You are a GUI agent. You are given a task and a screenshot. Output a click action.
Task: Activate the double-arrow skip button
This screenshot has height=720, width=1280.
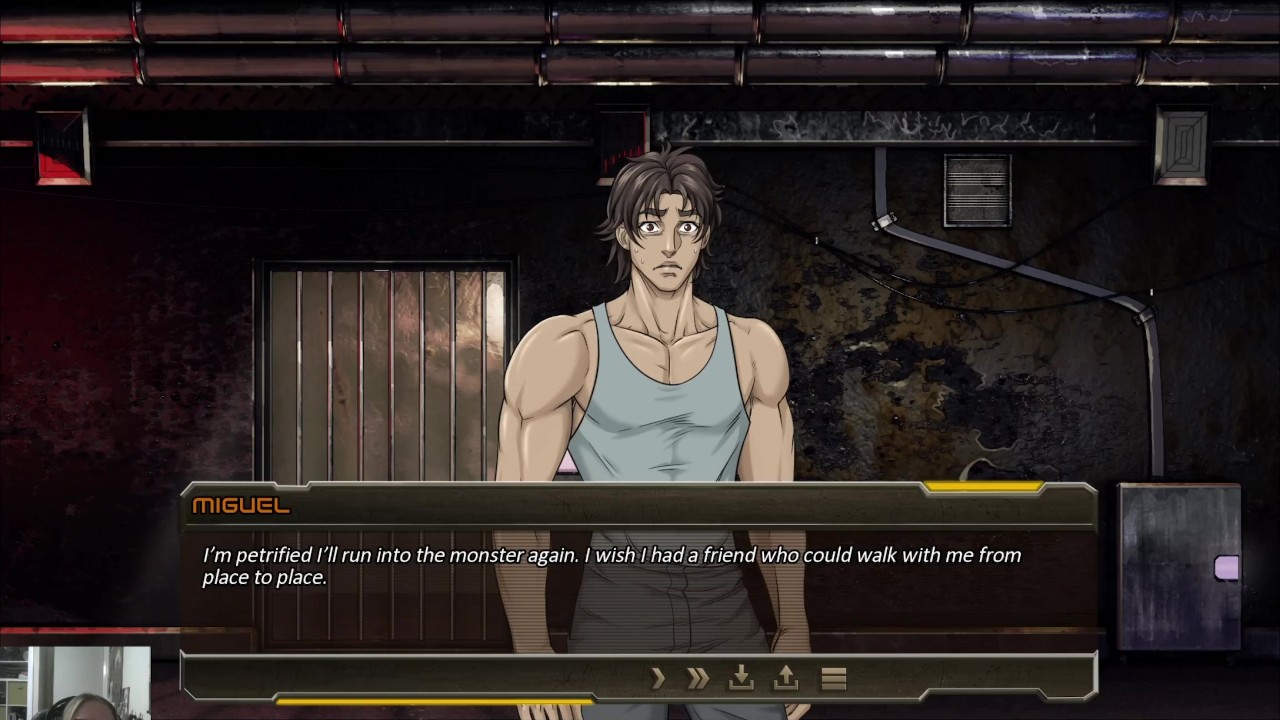(698, 679)
